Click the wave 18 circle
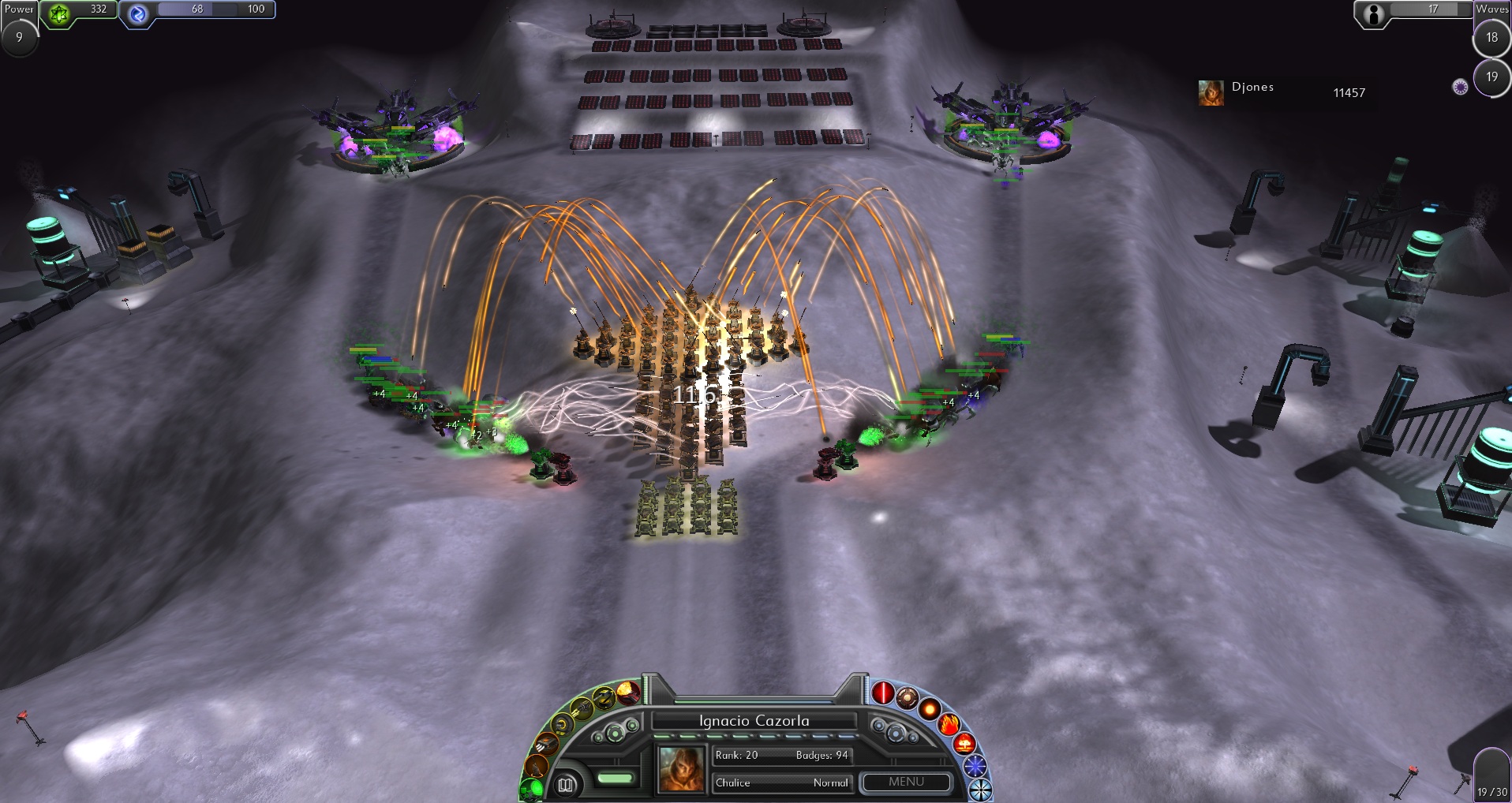This screenshot has width=1512, height=803. coord(1491,38)
